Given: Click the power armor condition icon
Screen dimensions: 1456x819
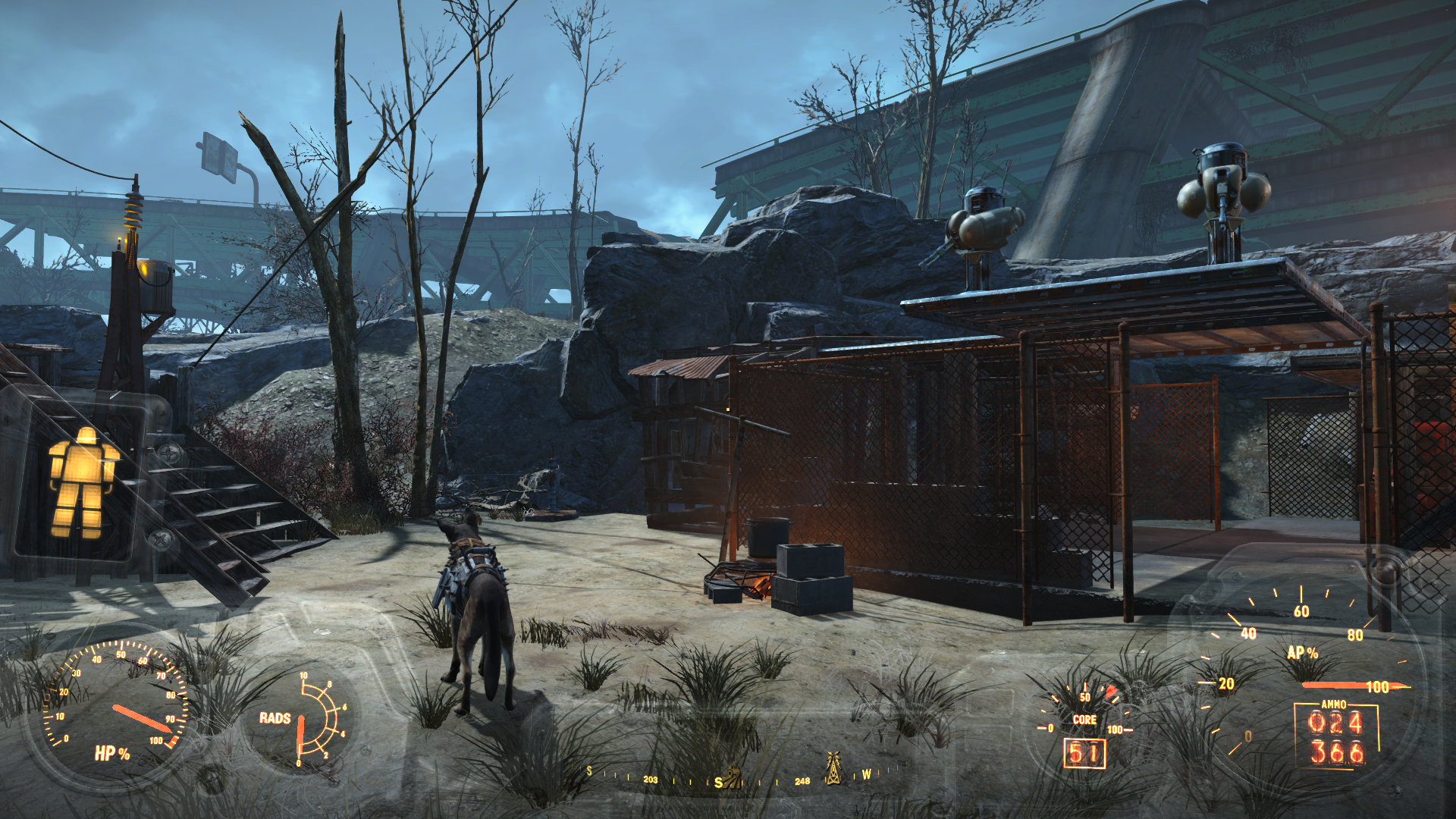Looking at the screenshot, I should 82,482.
